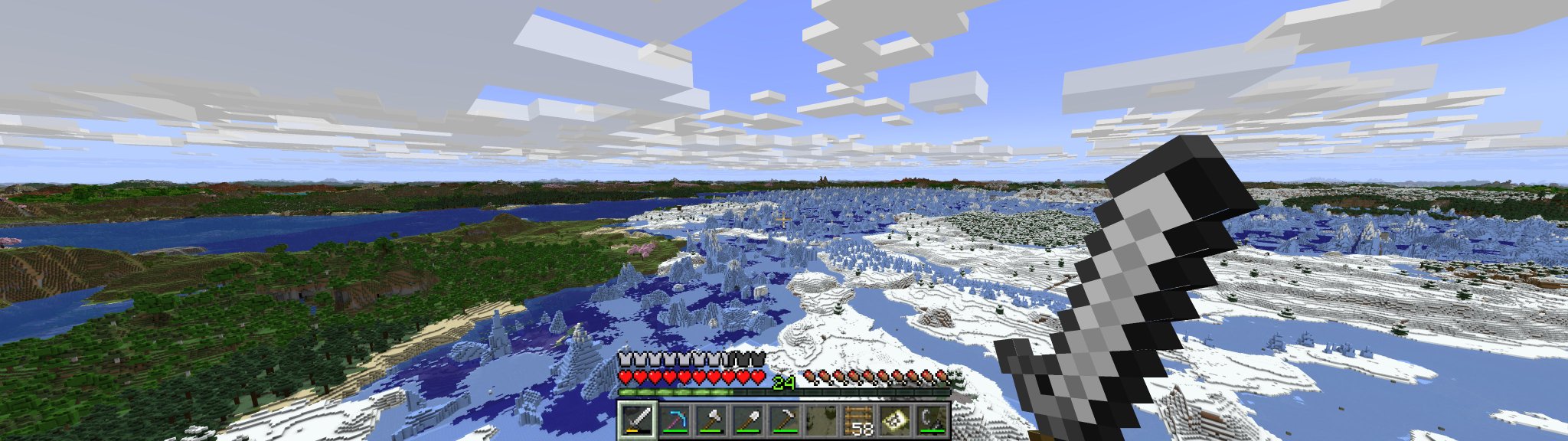Select the iron shovel slot

(748, 420)
